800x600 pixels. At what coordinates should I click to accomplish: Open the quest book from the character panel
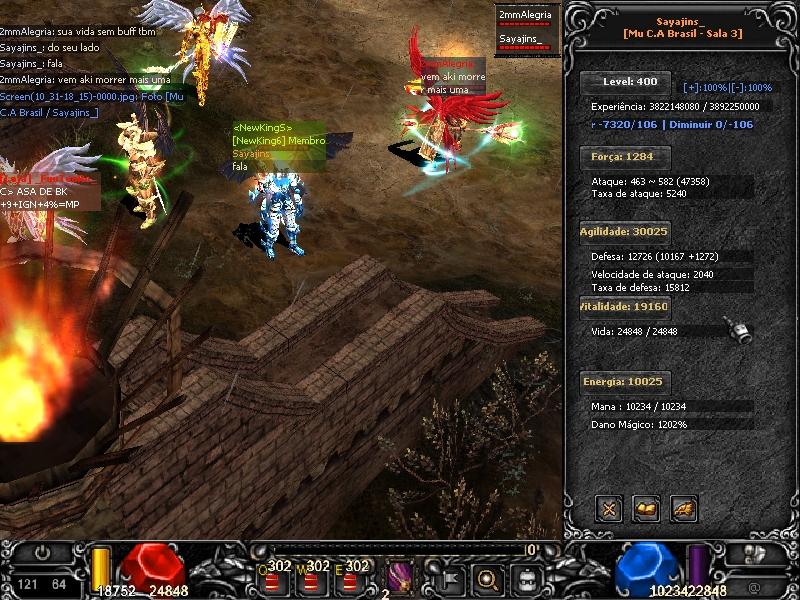tap(646, 509)
